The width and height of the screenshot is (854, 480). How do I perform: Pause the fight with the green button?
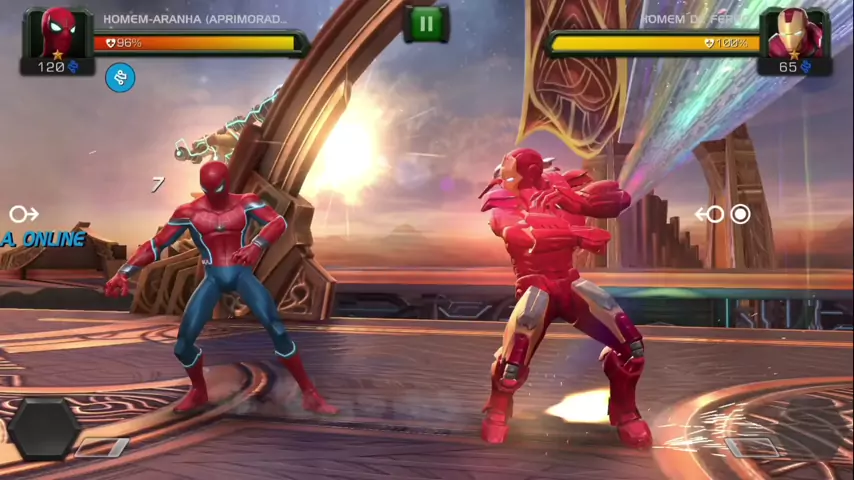(x=426, y=23)
